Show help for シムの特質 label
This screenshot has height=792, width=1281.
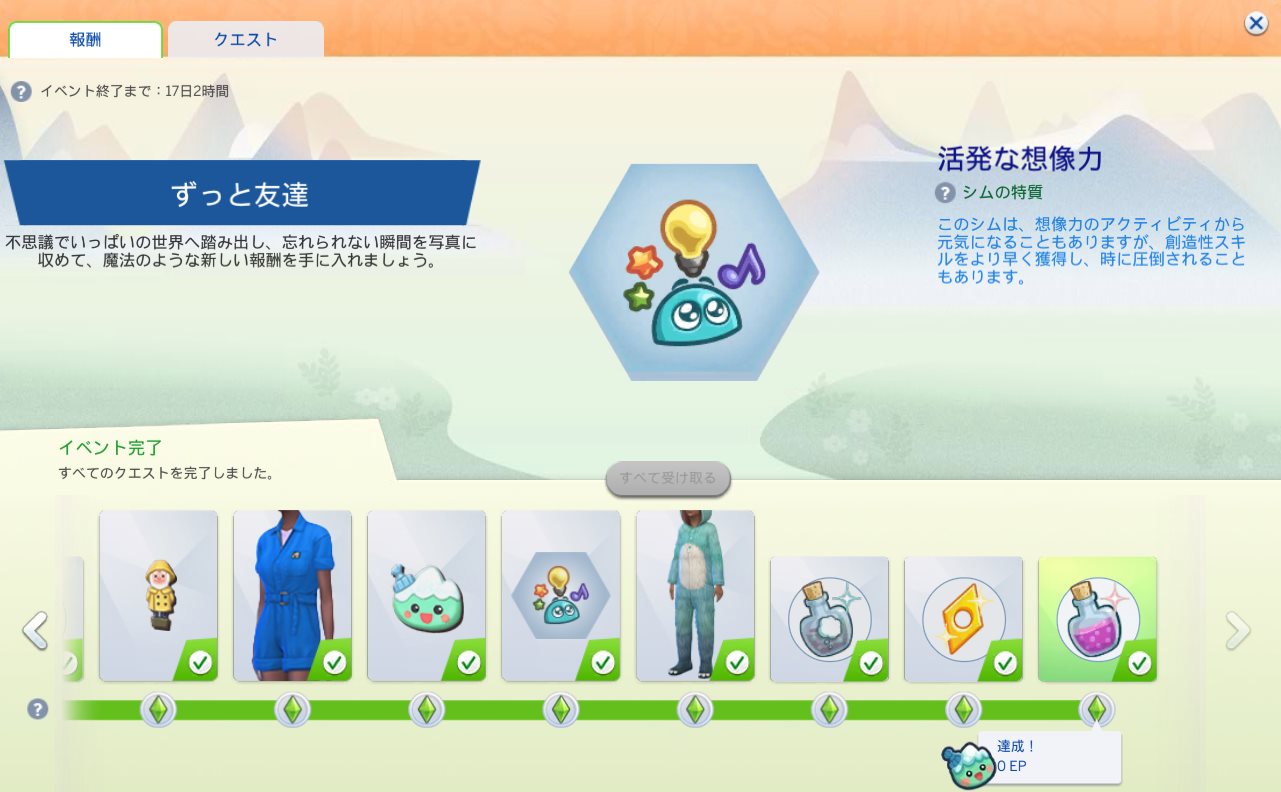click(945, 192)
